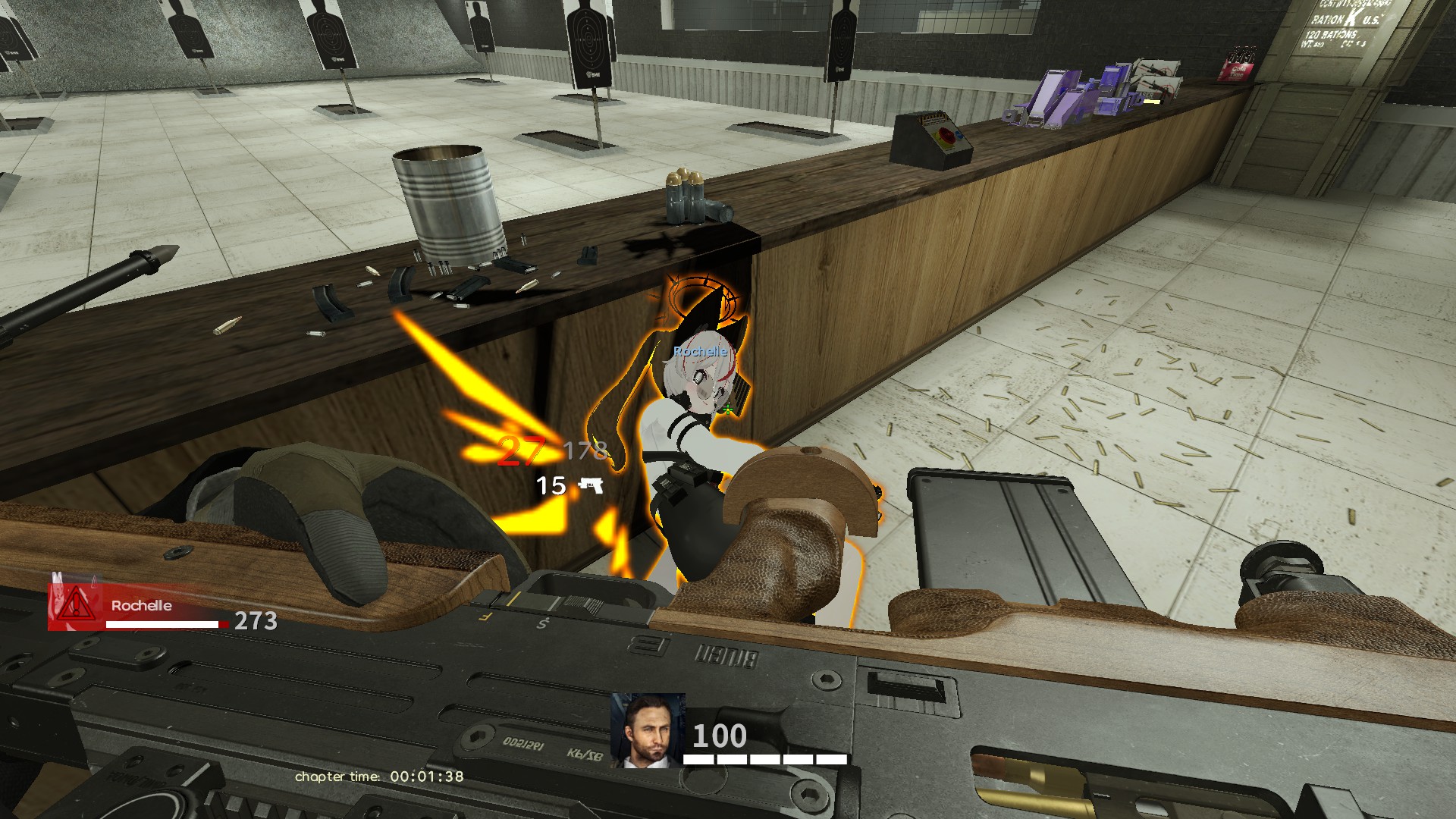Screen dimensions: 1456x819
Task: Click the pistol icon next to 15
Action: pos(591,485)
